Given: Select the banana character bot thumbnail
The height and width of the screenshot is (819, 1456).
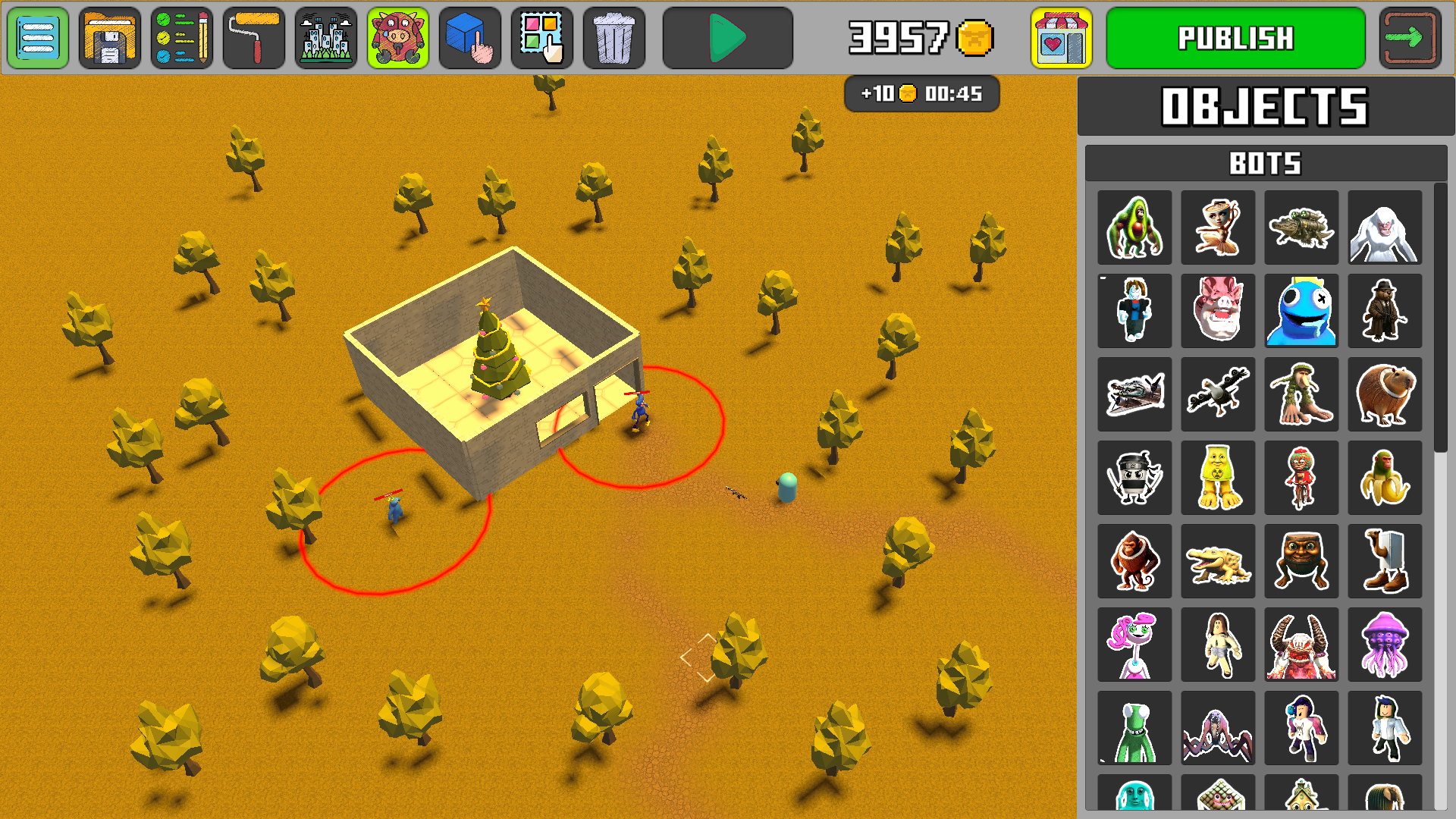Looking at the screenshot, I should 1385,477.
